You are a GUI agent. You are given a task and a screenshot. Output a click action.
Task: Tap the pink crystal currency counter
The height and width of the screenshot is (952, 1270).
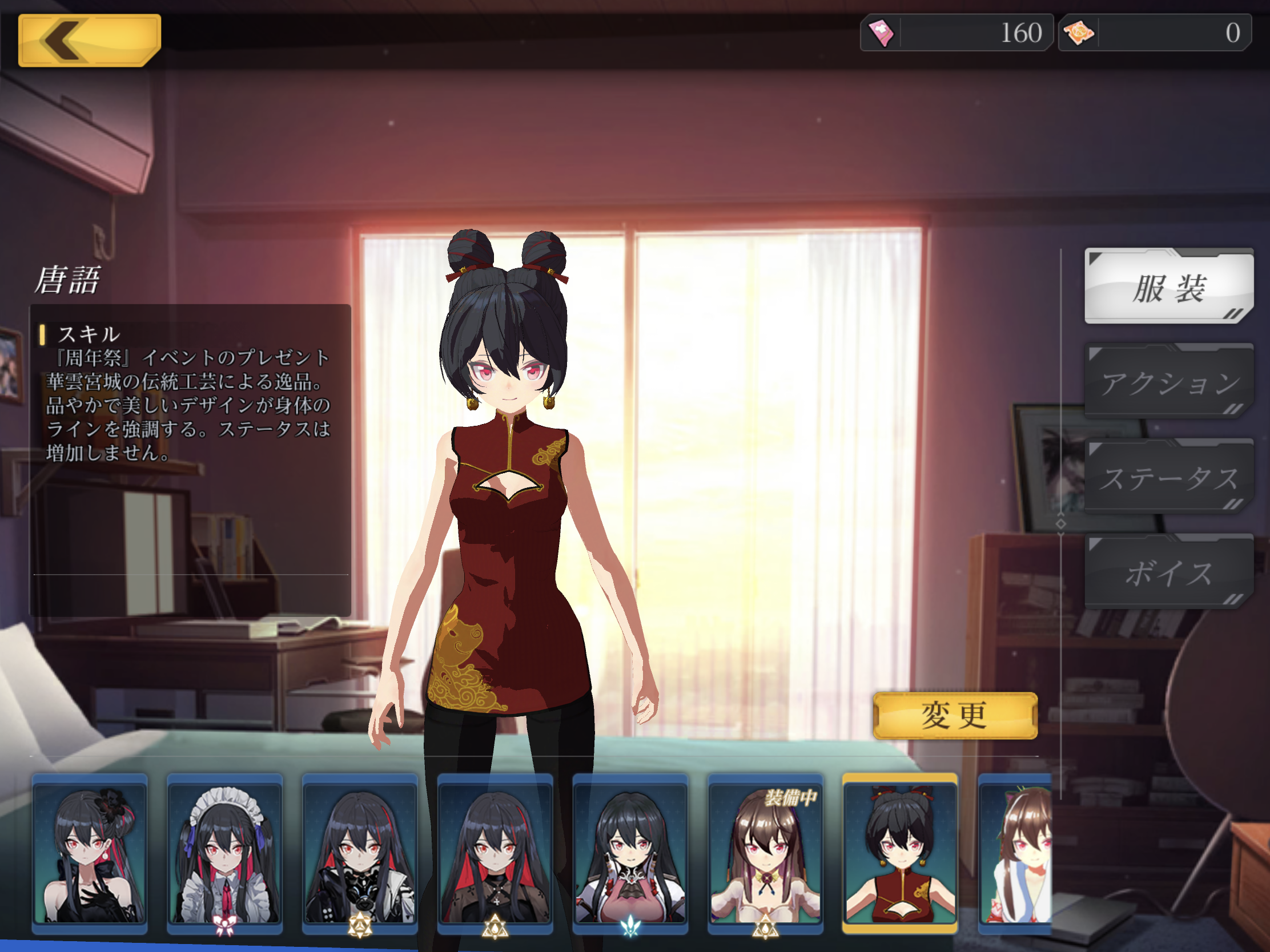tap(956, 33)
